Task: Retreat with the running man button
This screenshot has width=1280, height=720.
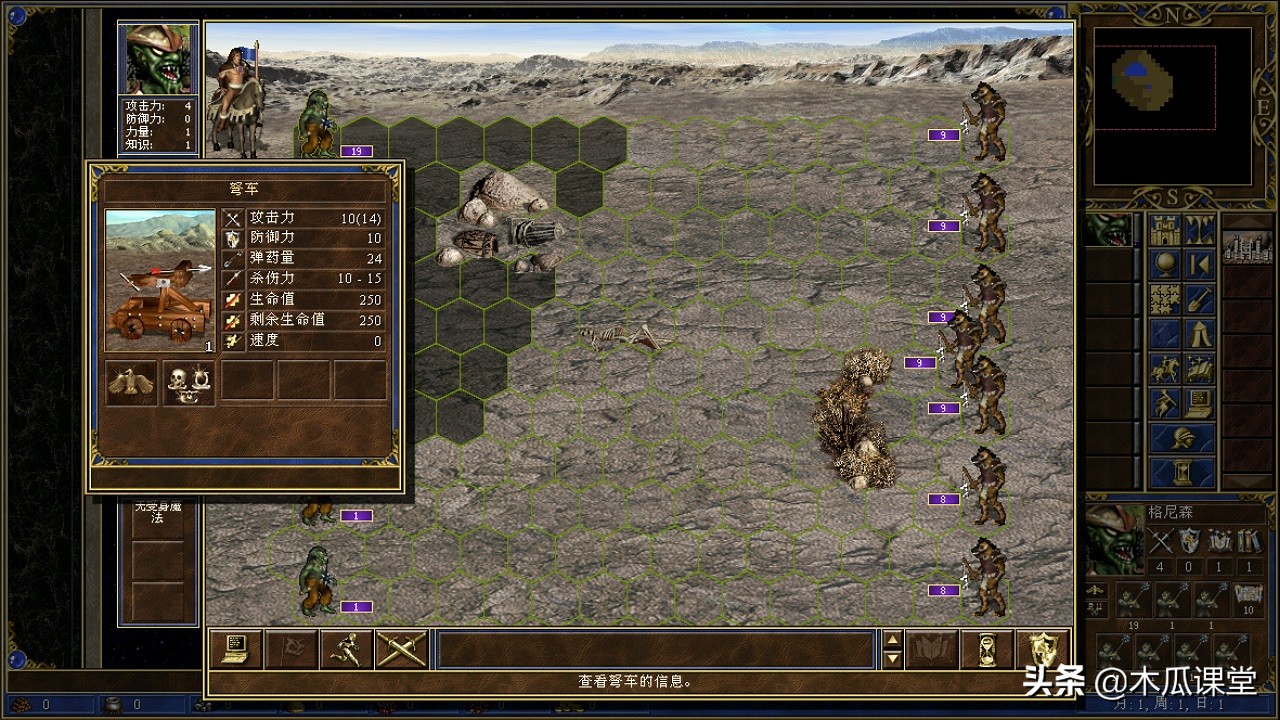Action: (x=346, y=650)
